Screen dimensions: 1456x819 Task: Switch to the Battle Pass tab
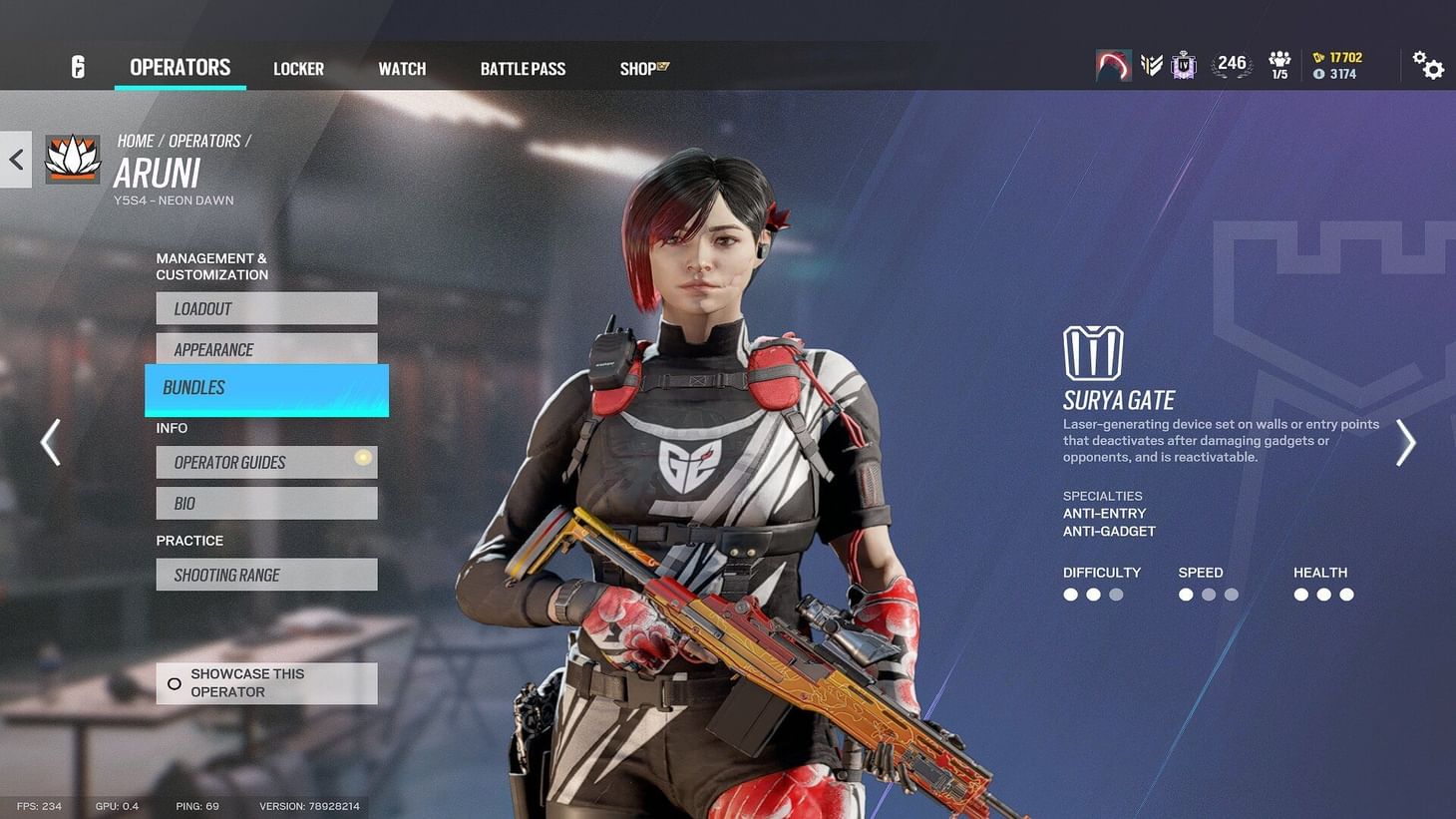coord(523,68)
